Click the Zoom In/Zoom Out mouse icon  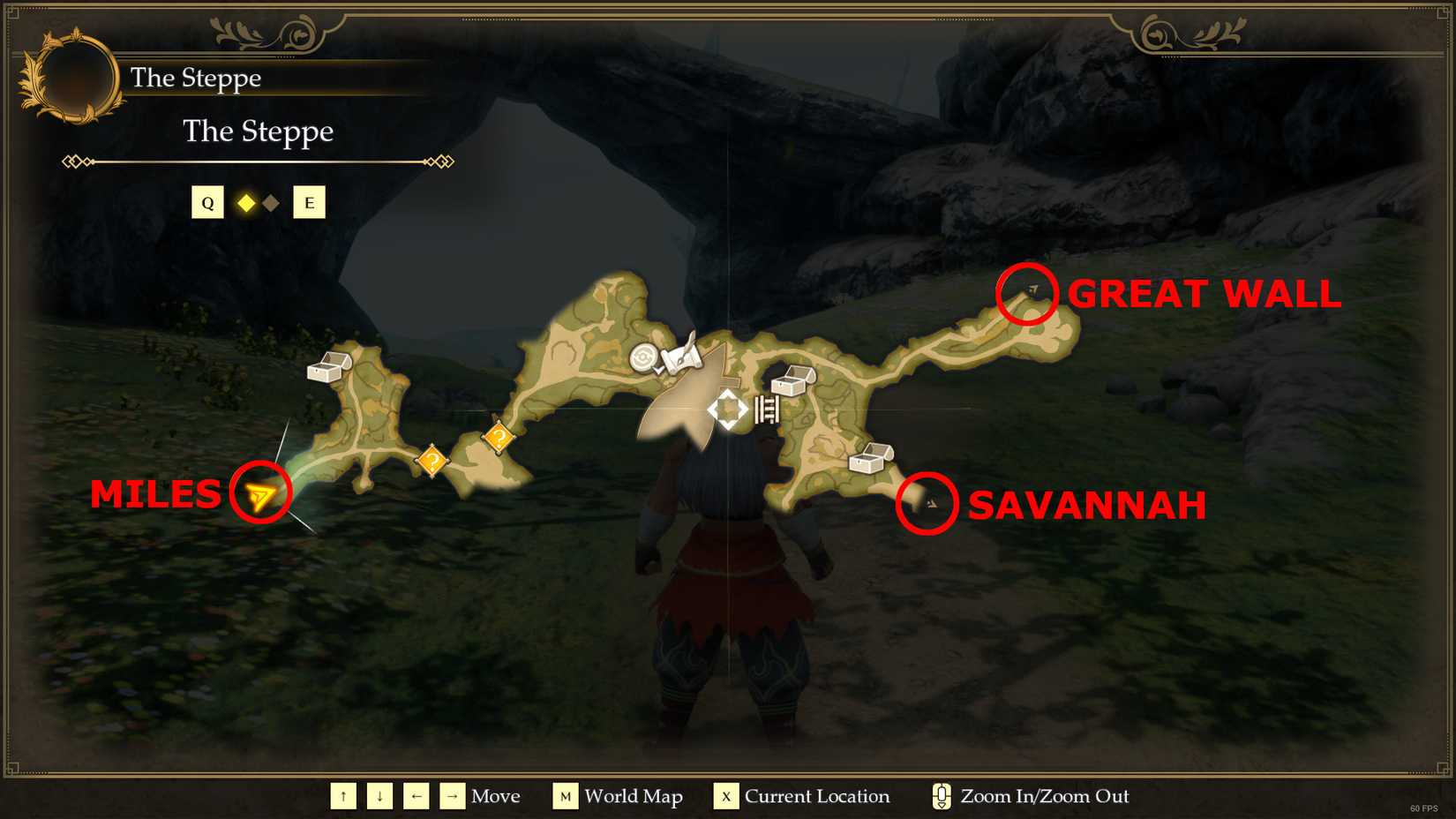pyautogui.click(x=941, y=795)
